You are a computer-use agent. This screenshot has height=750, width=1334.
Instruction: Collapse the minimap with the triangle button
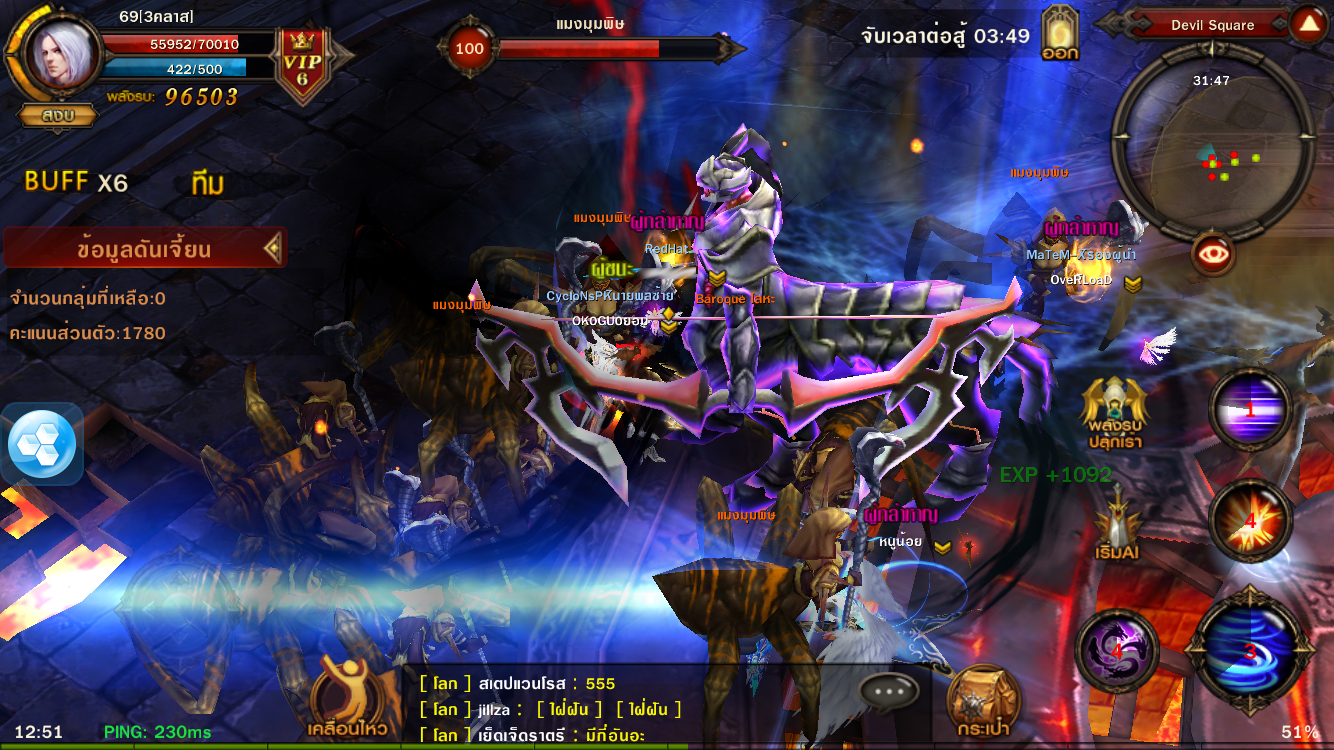(x=1308, y=24)
